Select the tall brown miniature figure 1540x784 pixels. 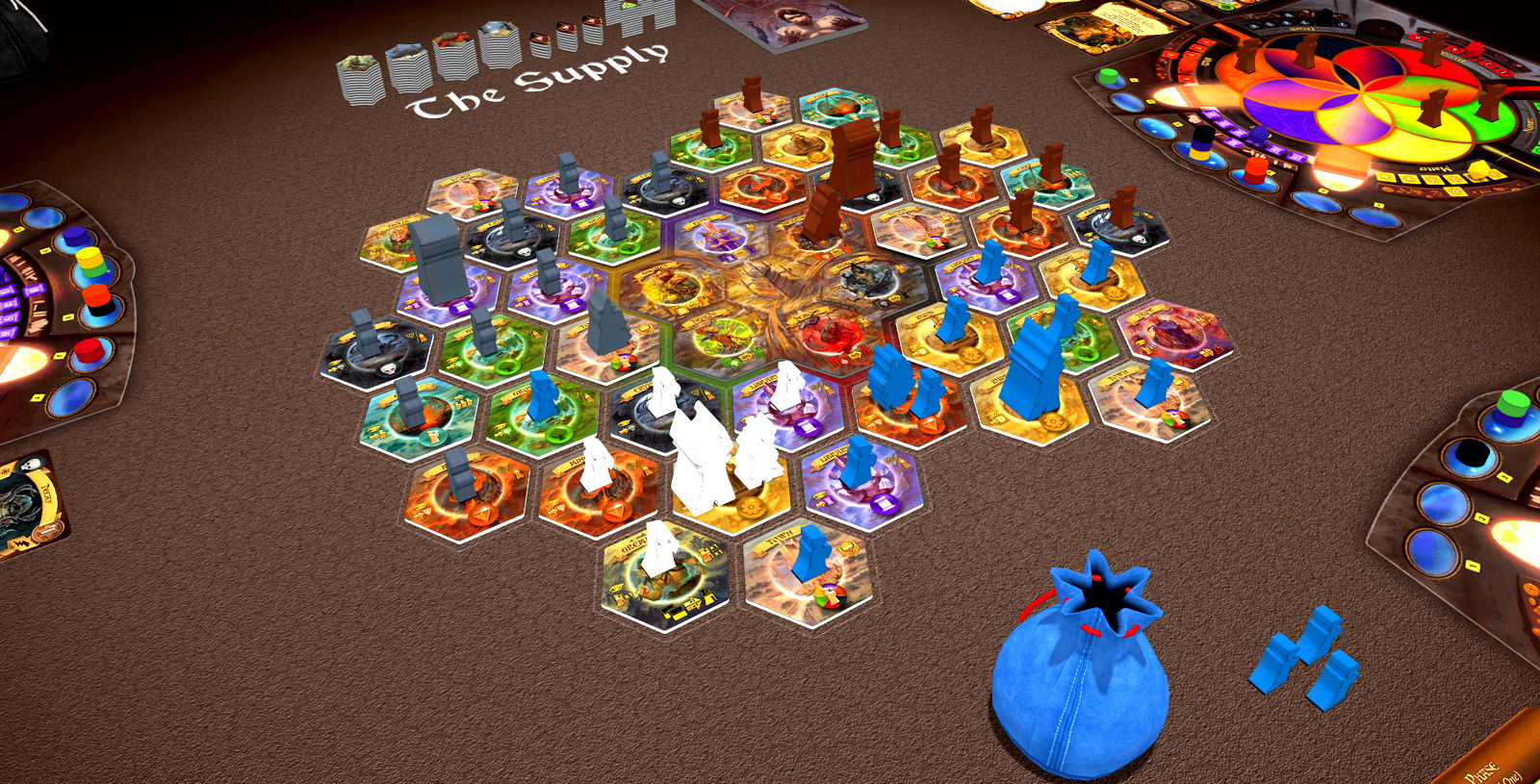point(852,157)
